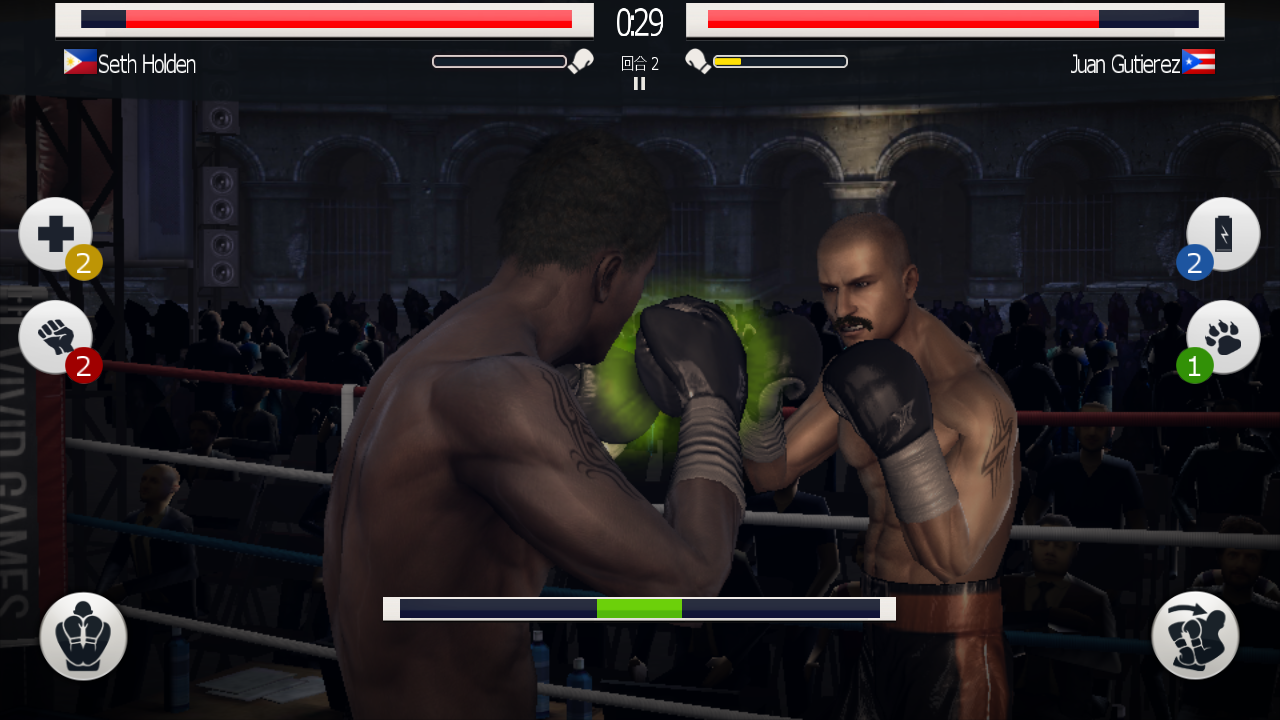The width and height of the screenshot is (1280, 720).
Task: Tap the block stance button
Action: pos(83,637)
